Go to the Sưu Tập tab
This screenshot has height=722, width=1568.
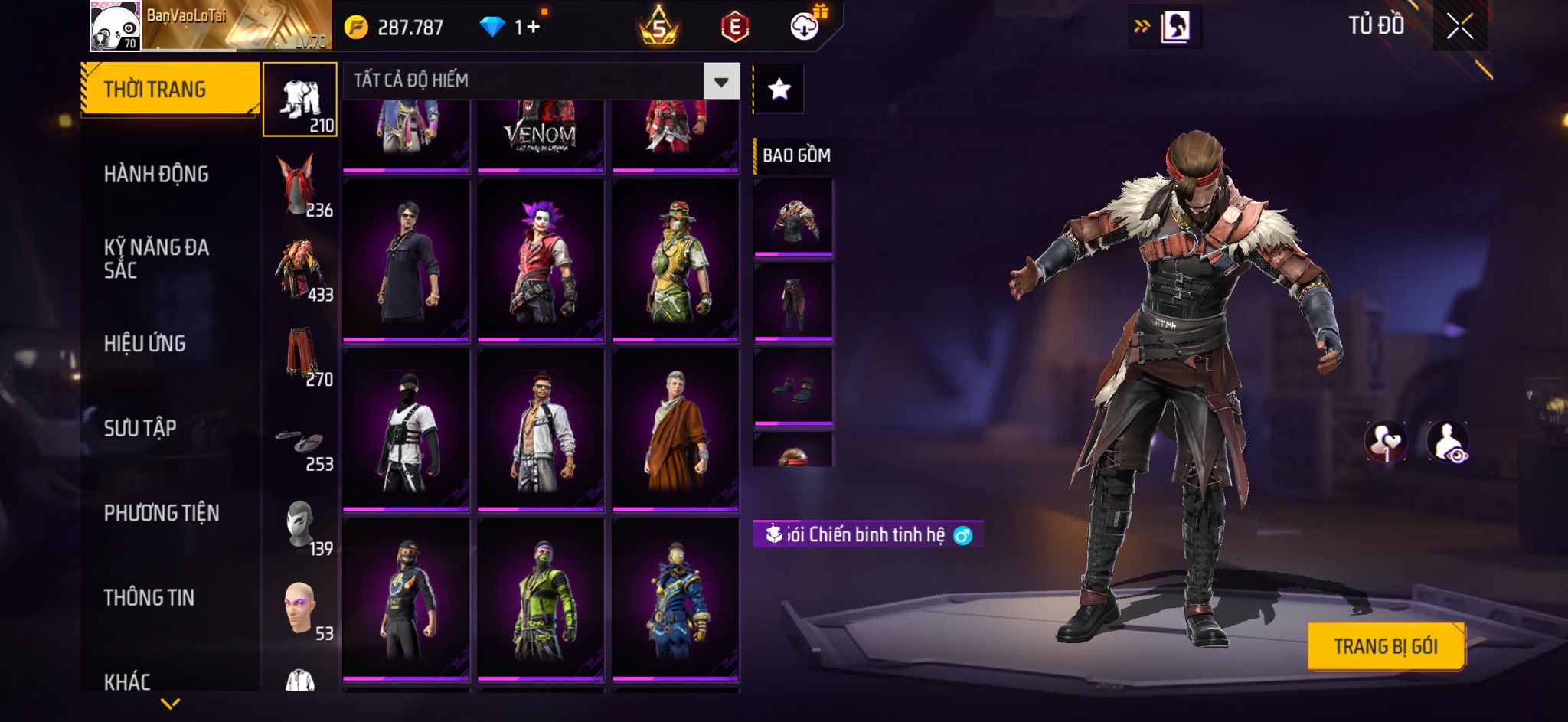click(140, 428)
